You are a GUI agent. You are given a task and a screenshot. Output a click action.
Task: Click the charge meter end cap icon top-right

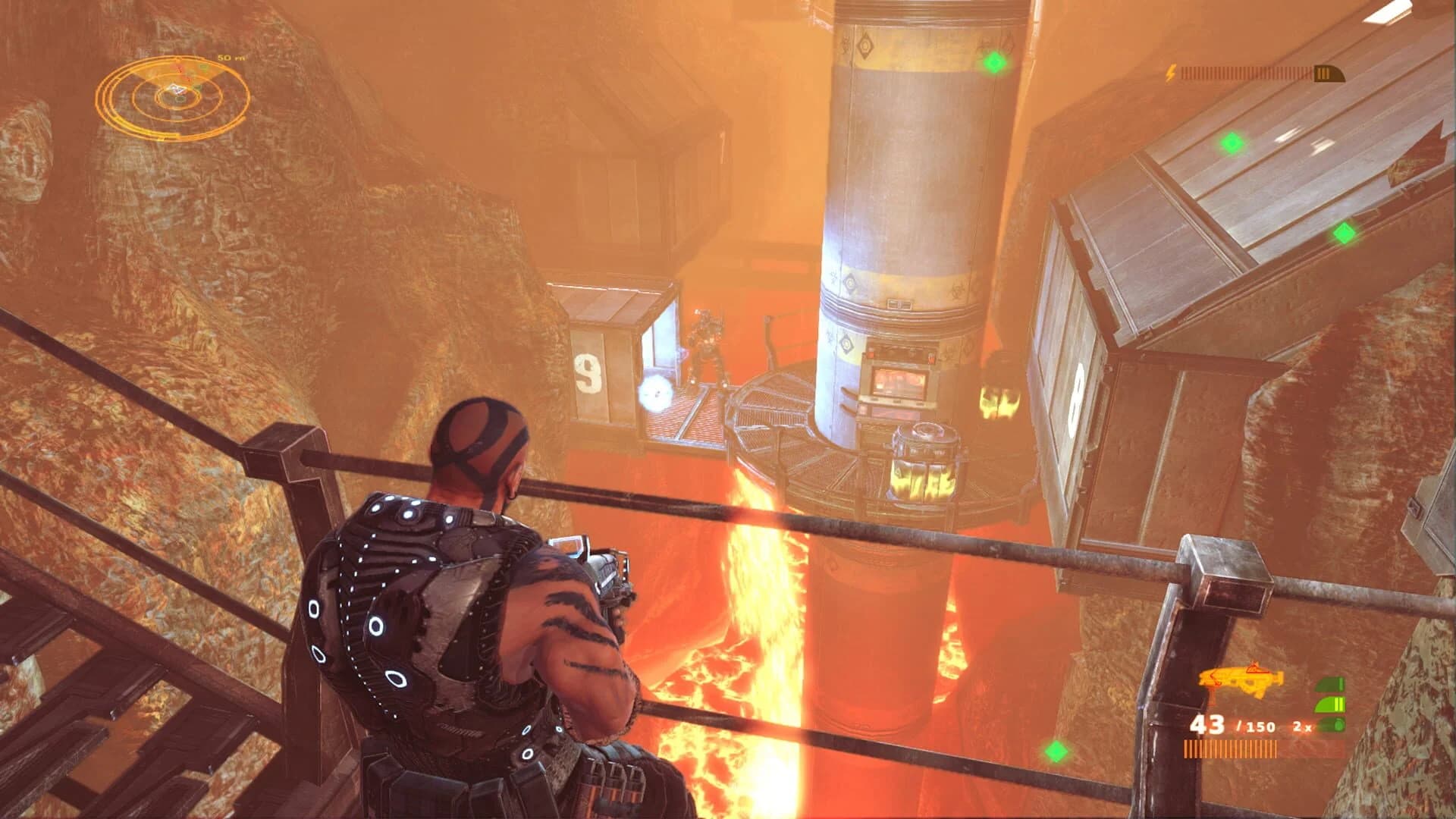tap(1329, 74)
